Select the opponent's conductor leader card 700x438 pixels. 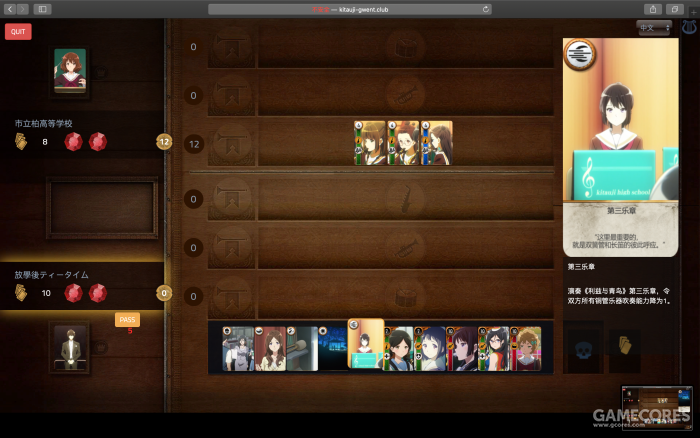(70, 71)
